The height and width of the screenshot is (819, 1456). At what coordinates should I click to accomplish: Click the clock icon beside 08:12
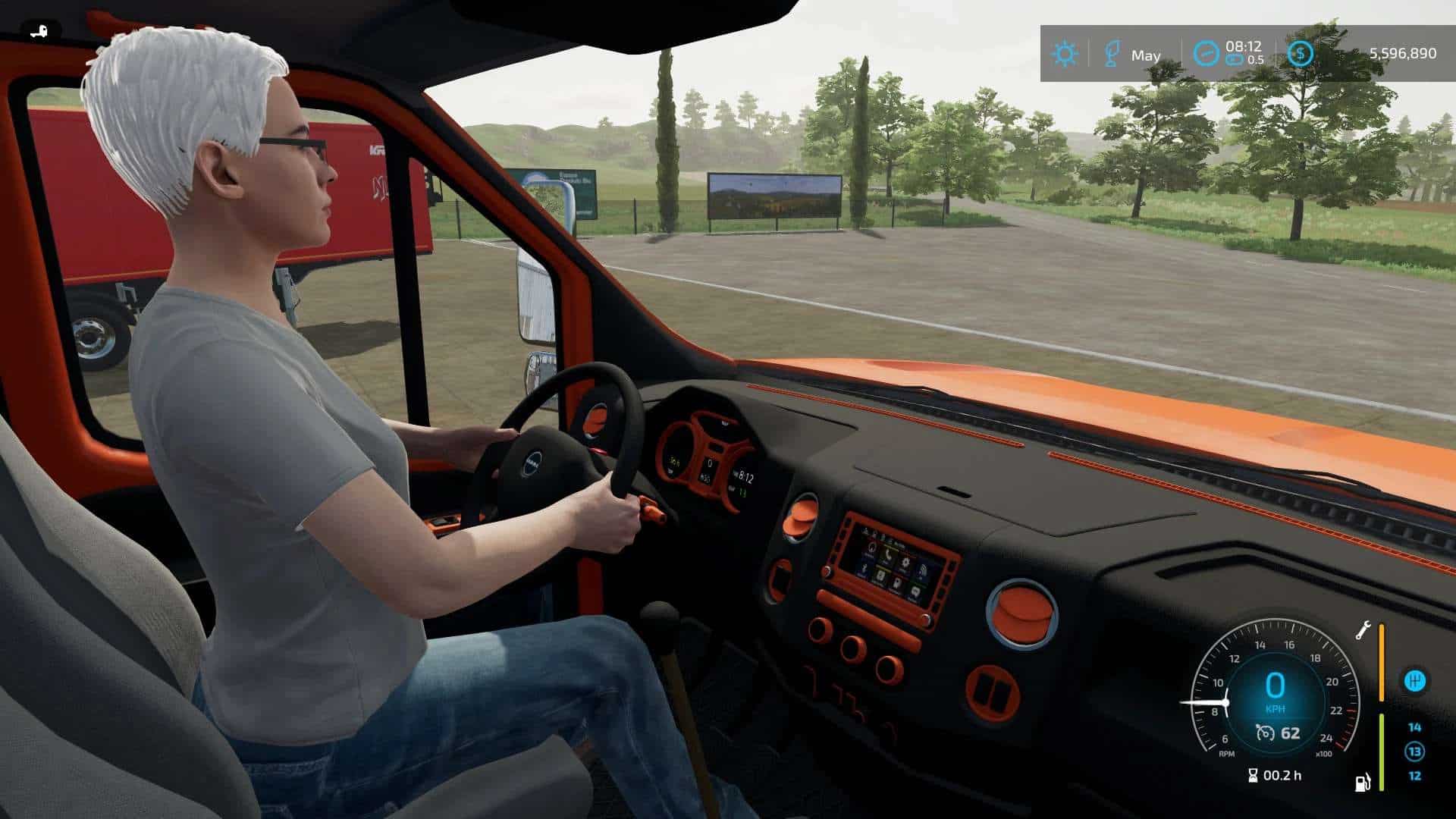click(1205, 53)
